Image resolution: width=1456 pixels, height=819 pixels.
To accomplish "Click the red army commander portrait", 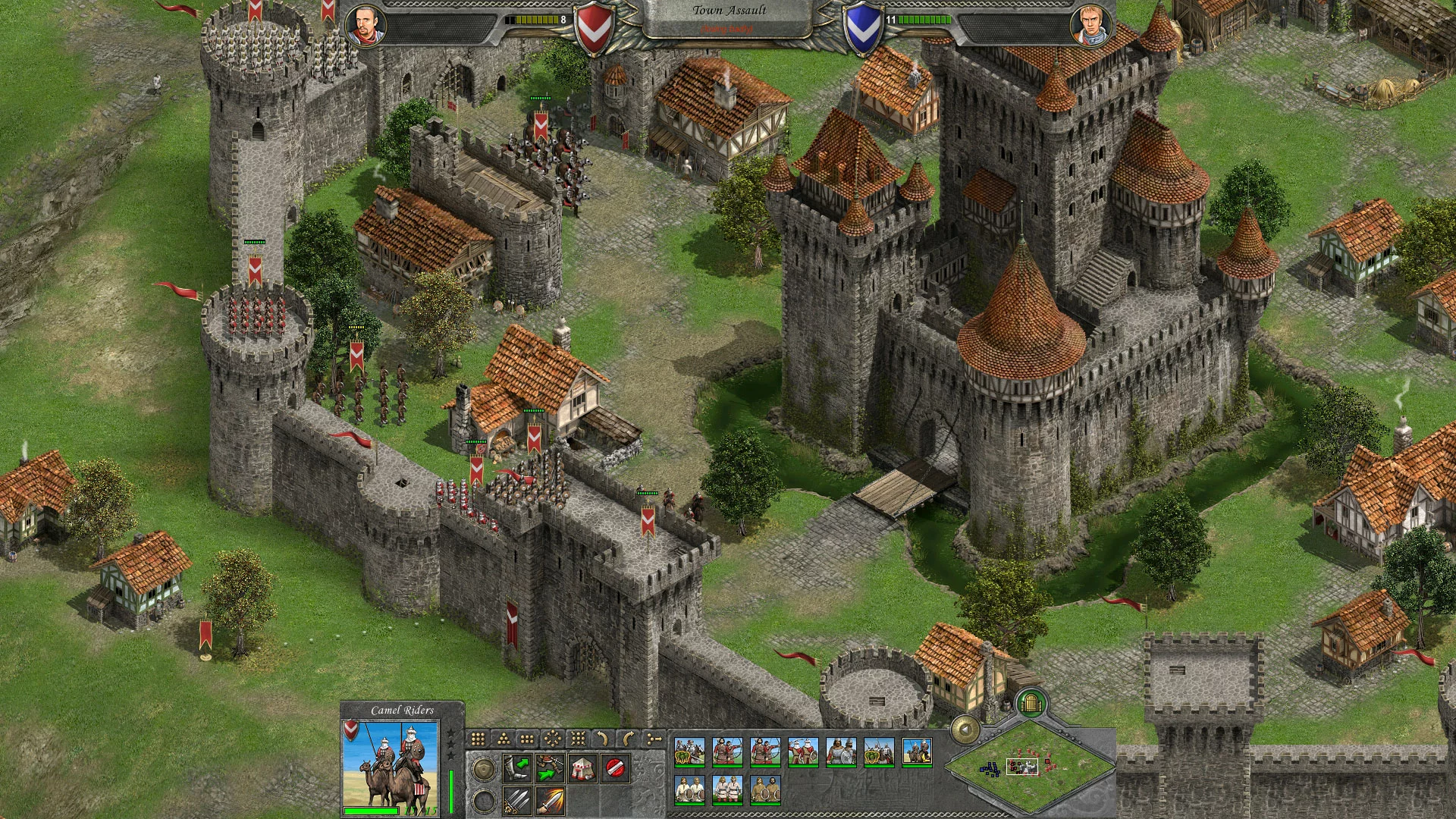I will click(366, 27).
